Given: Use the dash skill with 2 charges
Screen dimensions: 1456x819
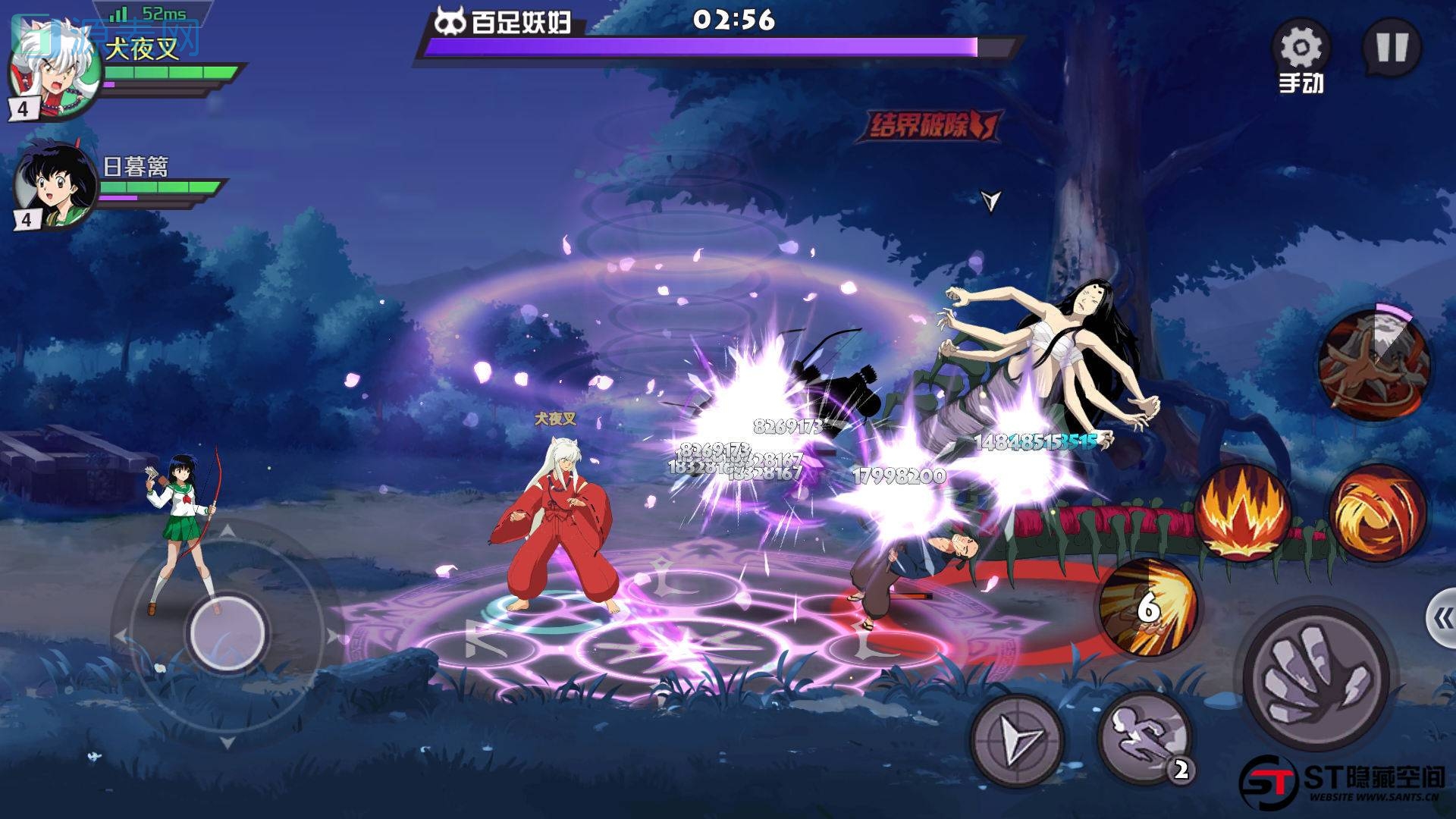Looking at the screenshot, I should pos(1144,737).
